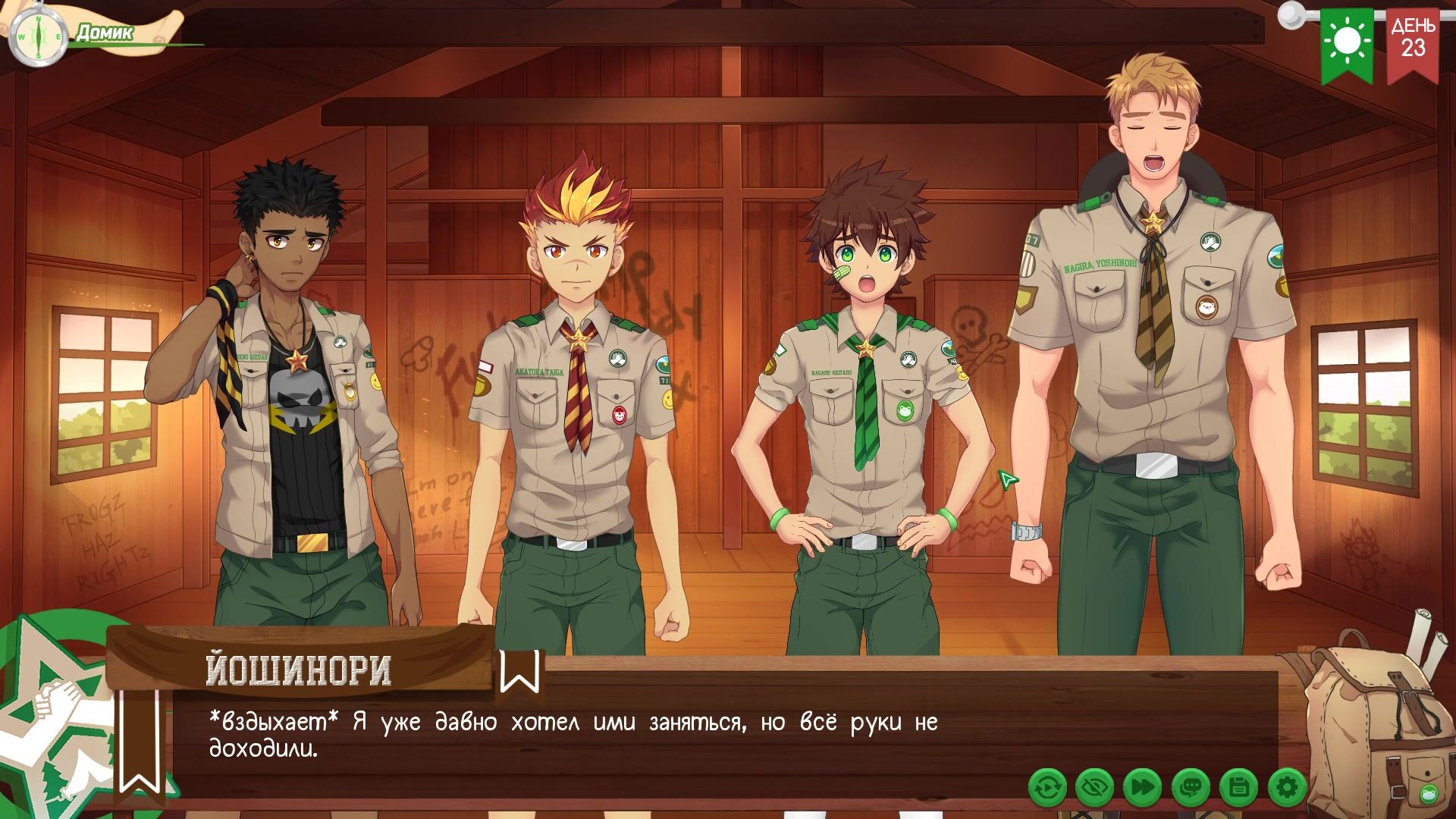Open the dialogue history log

1191,788
